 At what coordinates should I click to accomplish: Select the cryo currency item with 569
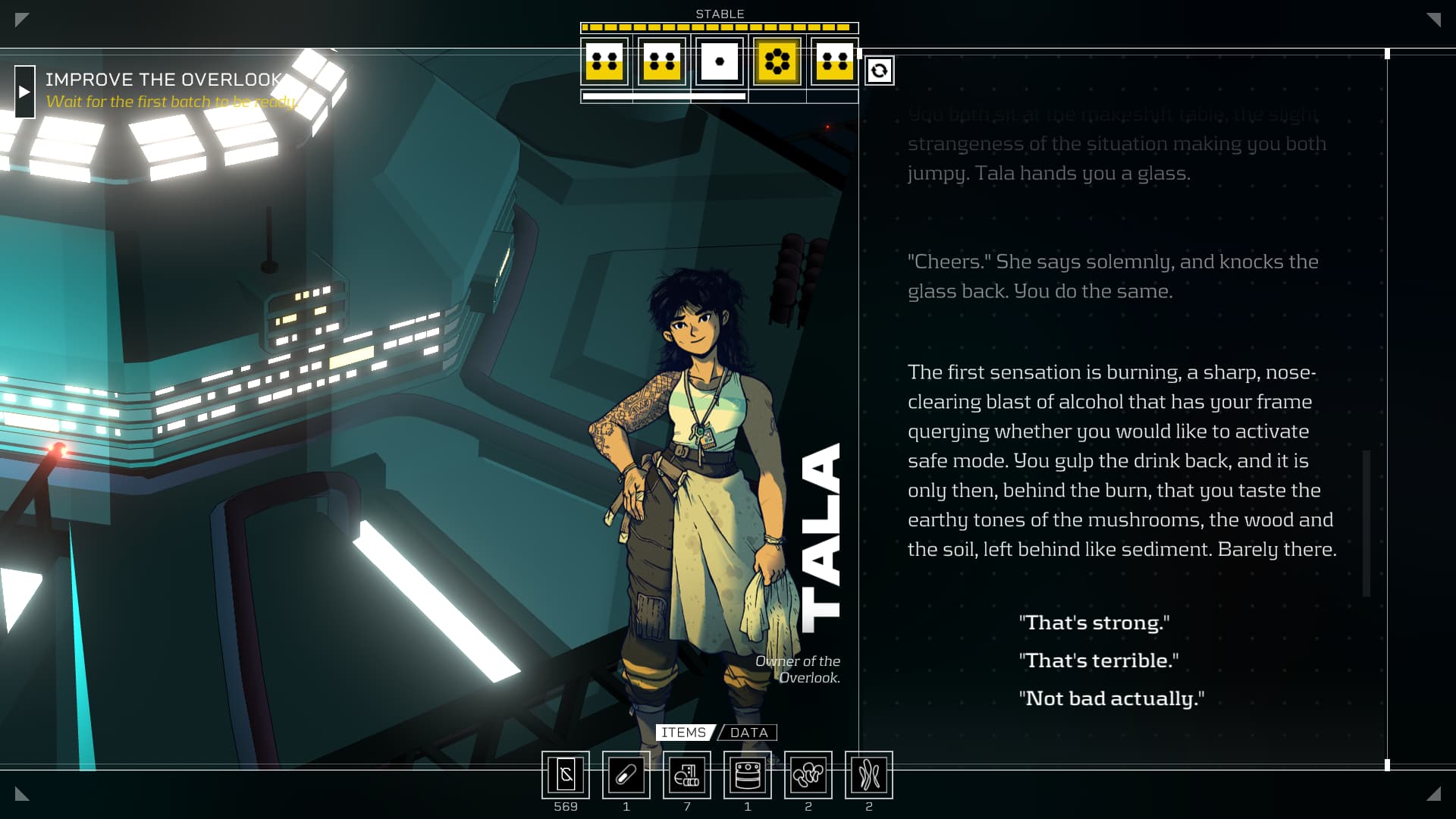566,775
